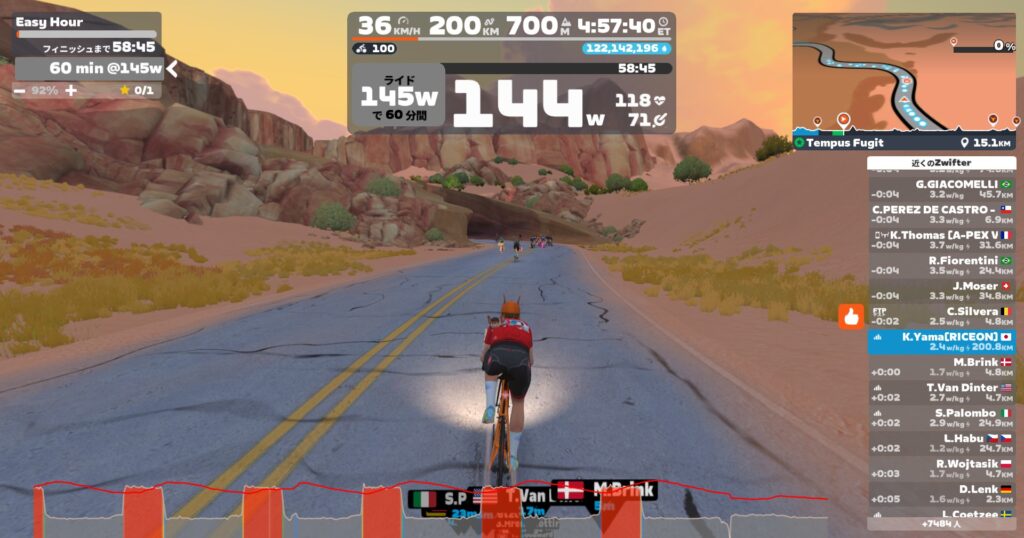Pick J.Moser from the rider list
Image resolution: width=1024 pixels, height=538 pixels.
(940, 290)
